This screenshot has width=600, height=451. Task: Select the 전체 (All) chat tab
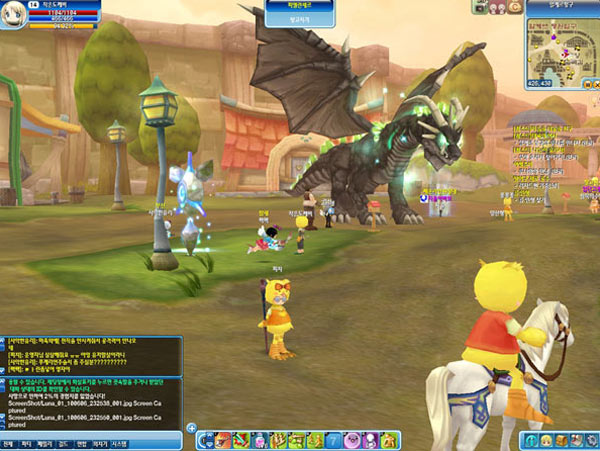coord(8,443)
